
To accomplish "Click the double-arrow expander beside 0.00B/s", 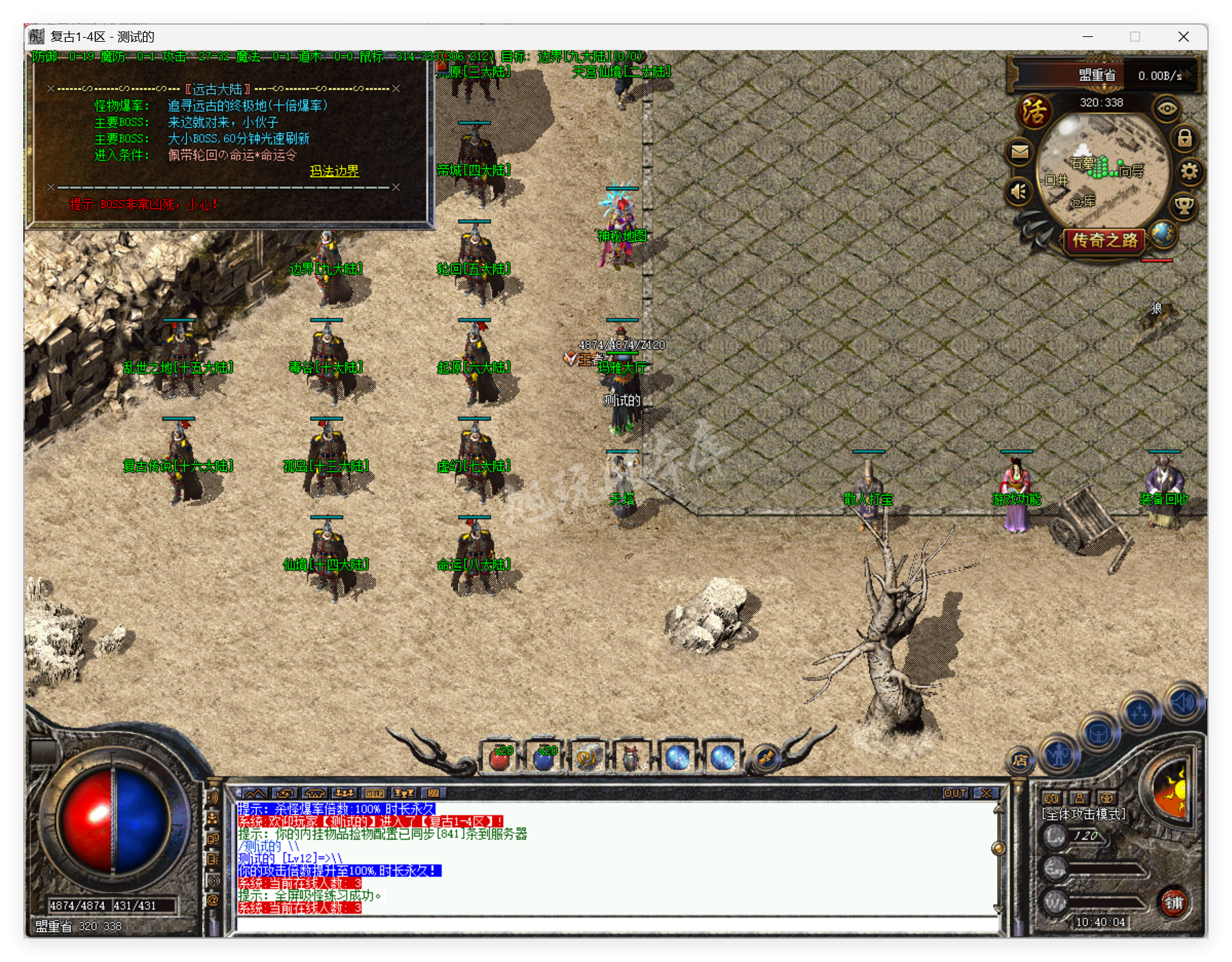I will tap(1187, 75).
